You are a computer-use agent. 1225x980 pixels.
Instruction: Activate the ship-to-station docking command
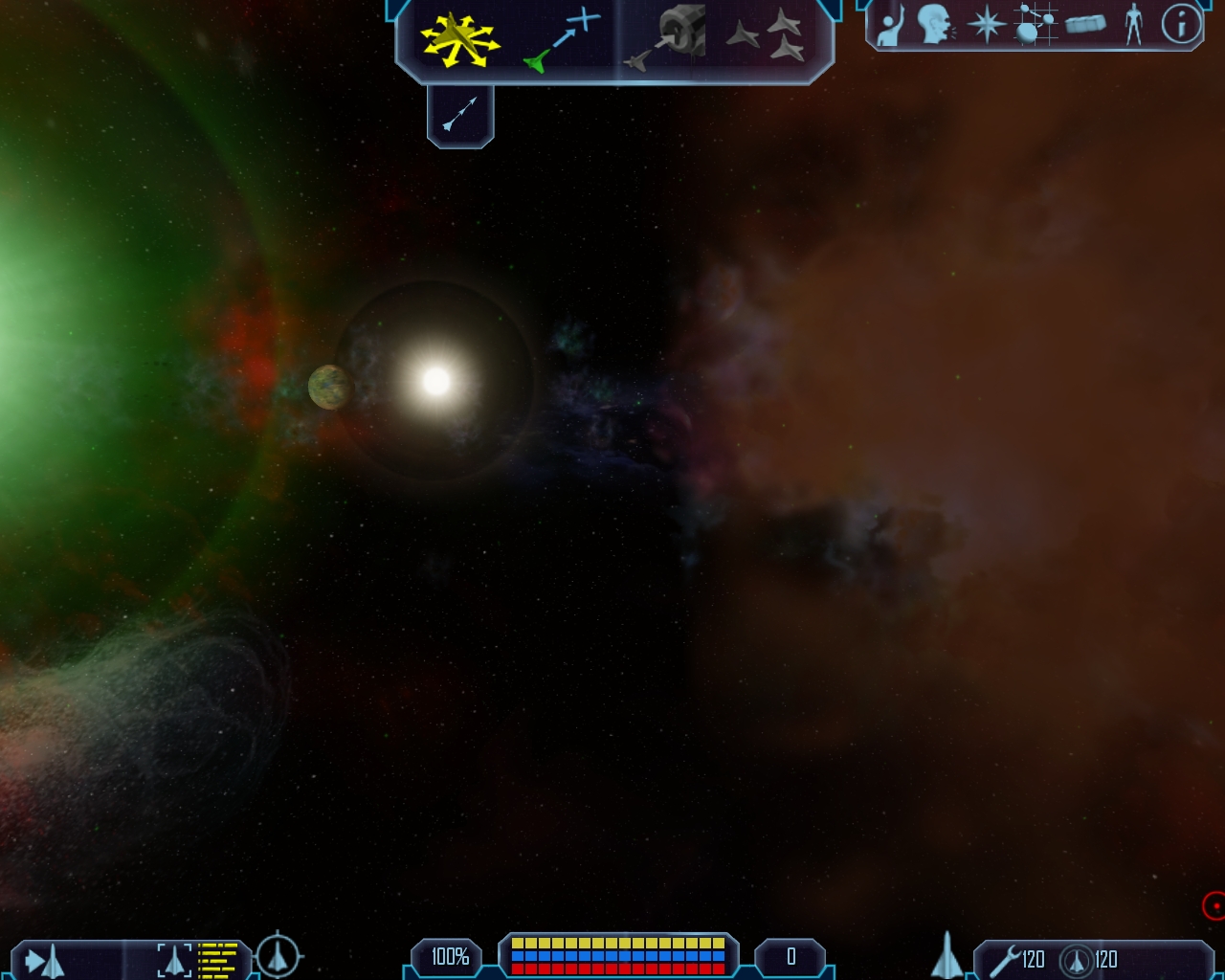coord(666,39)
